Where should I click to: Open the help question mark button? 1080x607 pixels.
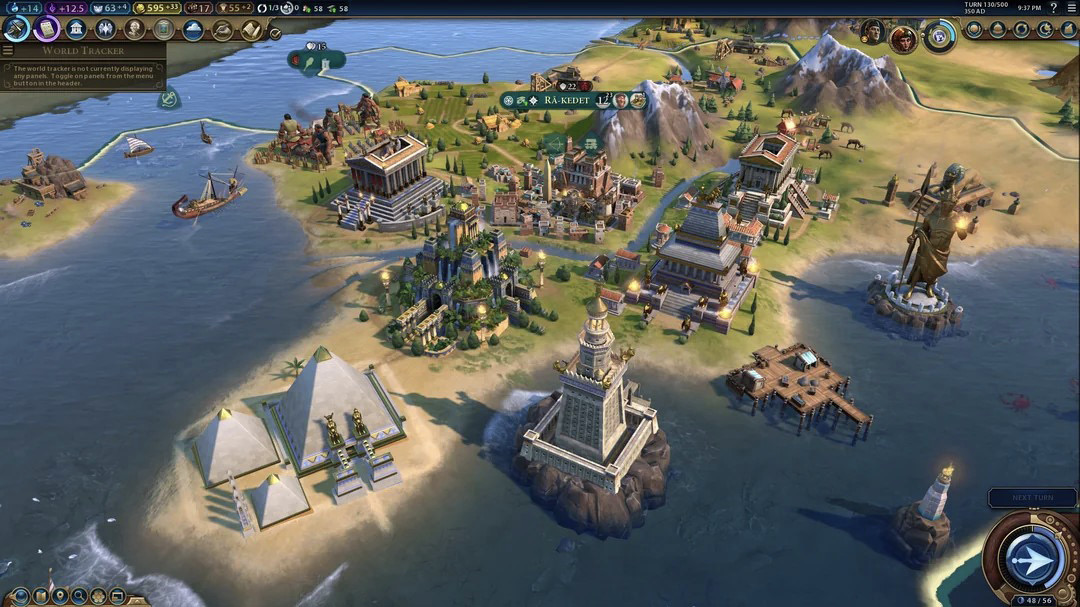1053,7
